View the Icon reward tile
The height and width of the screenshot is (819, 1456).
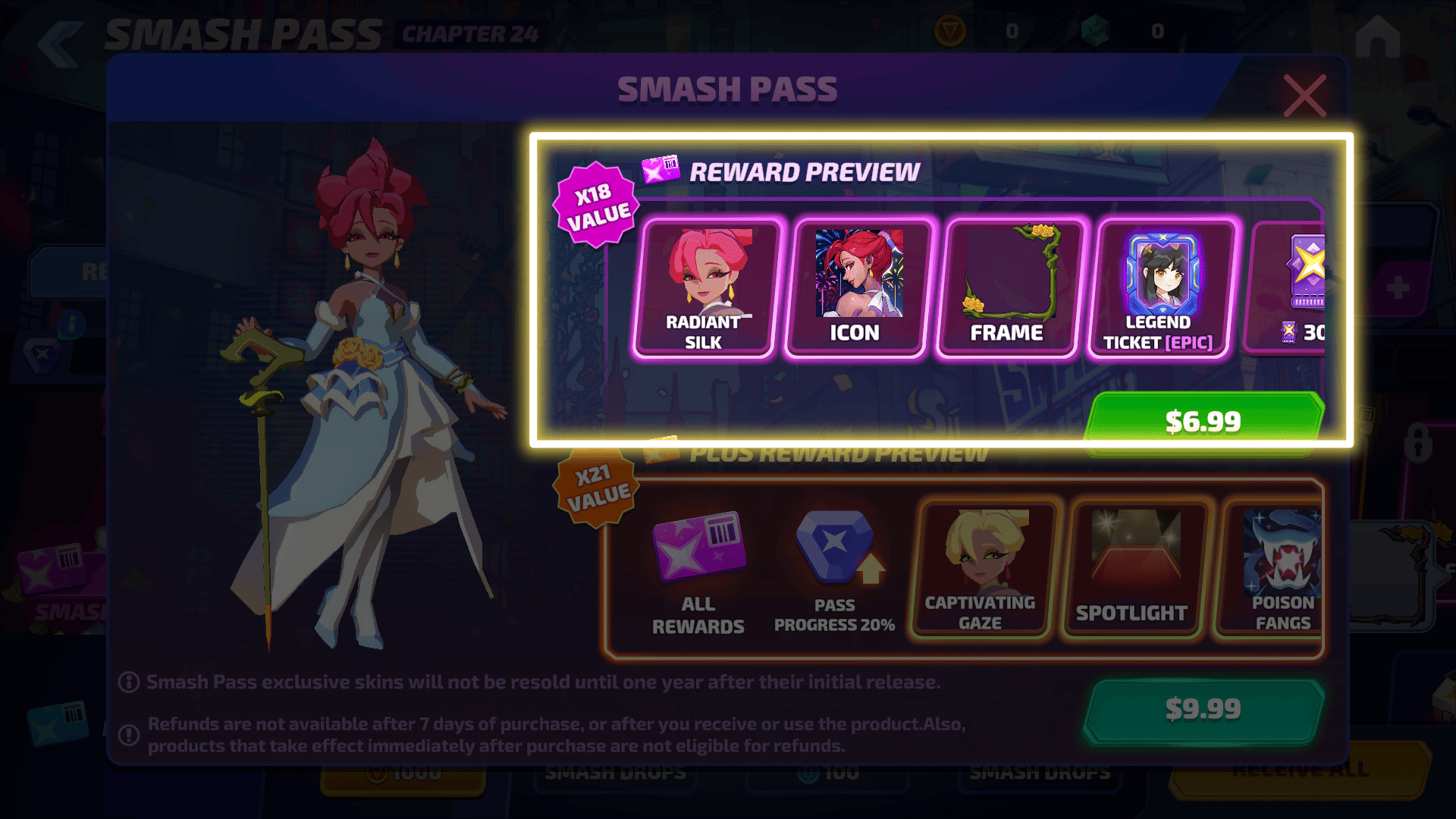point(857,288)
